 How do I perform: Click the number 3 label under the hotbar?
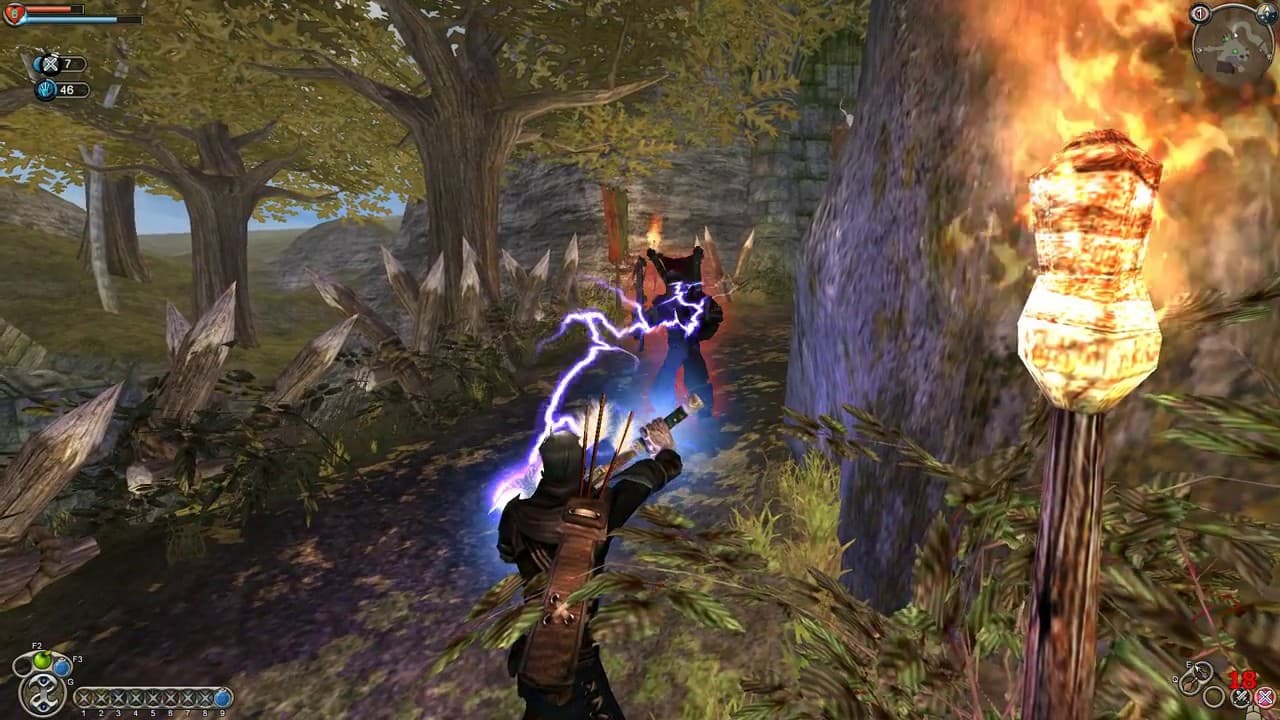(x=116, y=712)
